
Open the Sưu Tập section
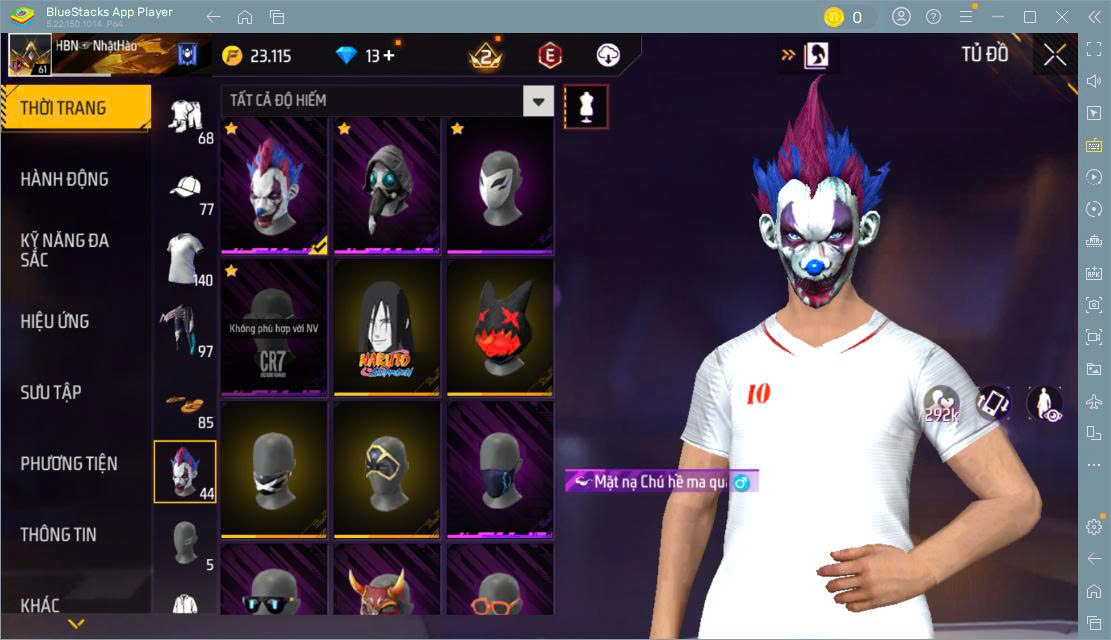coord(49,392)
